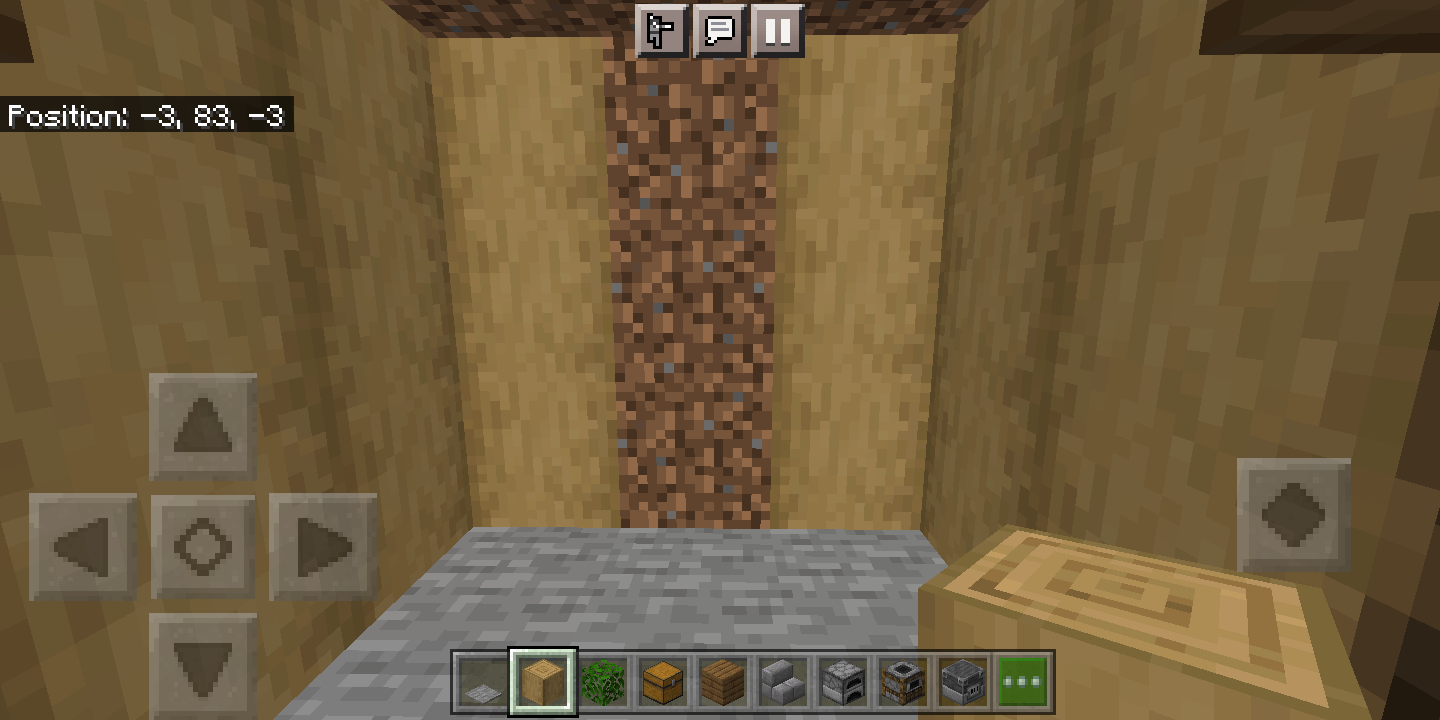Screen dimensions: 1440x720
Task: Tap the left movement arrow
Action: [82, 545]
